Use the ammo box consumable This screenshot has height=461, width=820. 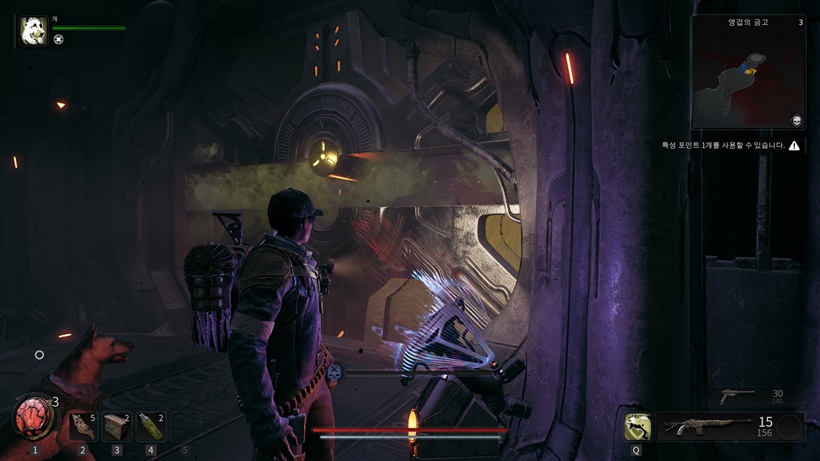tap(117, 427)
